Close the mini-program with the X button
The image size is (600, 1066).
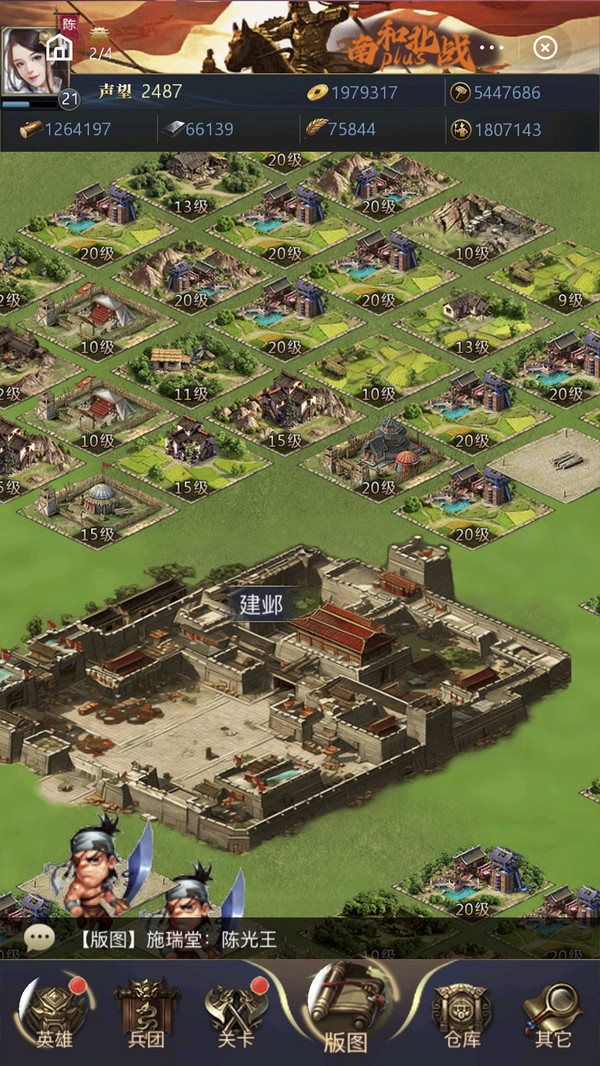[545, 47]
